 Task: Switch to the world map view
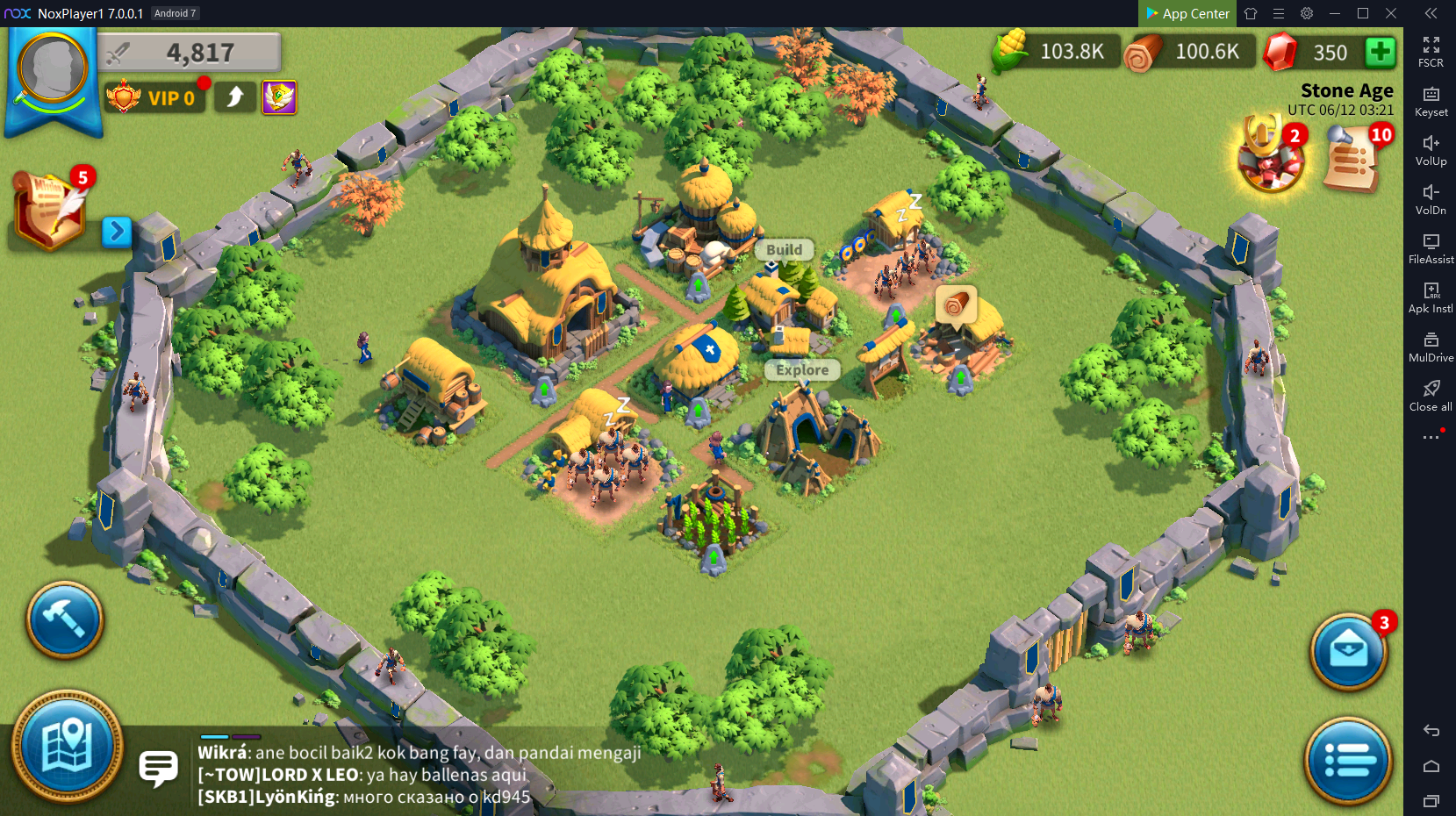pos(67,747)
